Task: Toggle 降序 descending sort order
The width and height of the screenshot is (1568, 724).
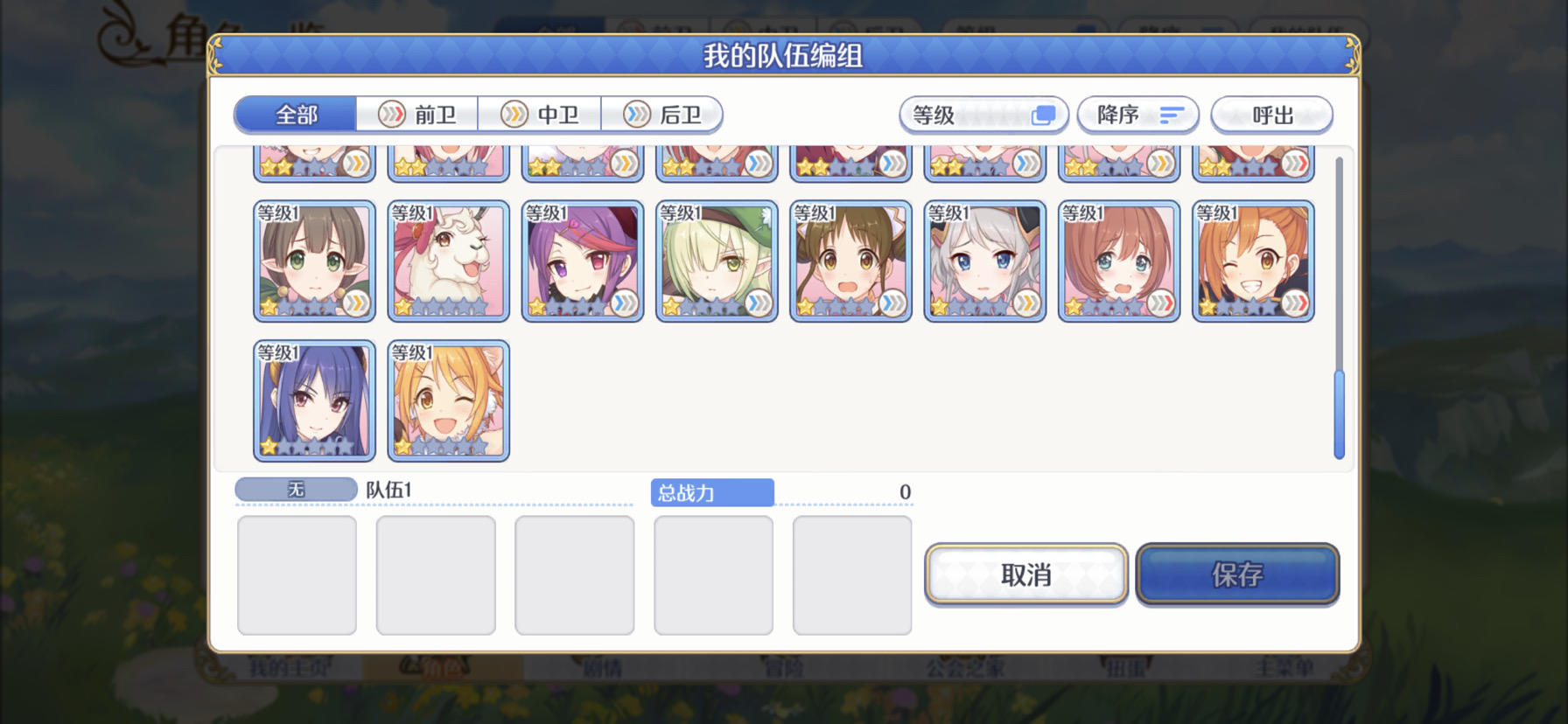Action: [x=1137, y=115]
